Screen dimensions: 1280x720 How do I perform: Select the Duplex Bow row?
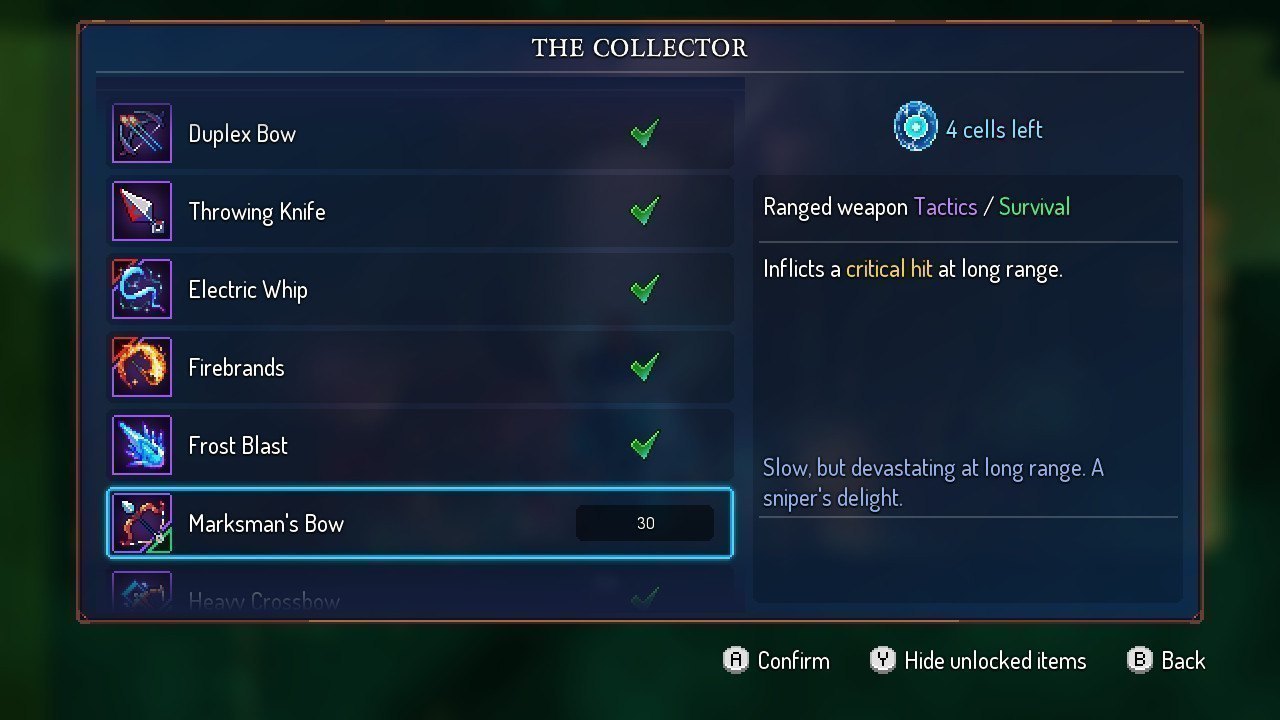420,134
